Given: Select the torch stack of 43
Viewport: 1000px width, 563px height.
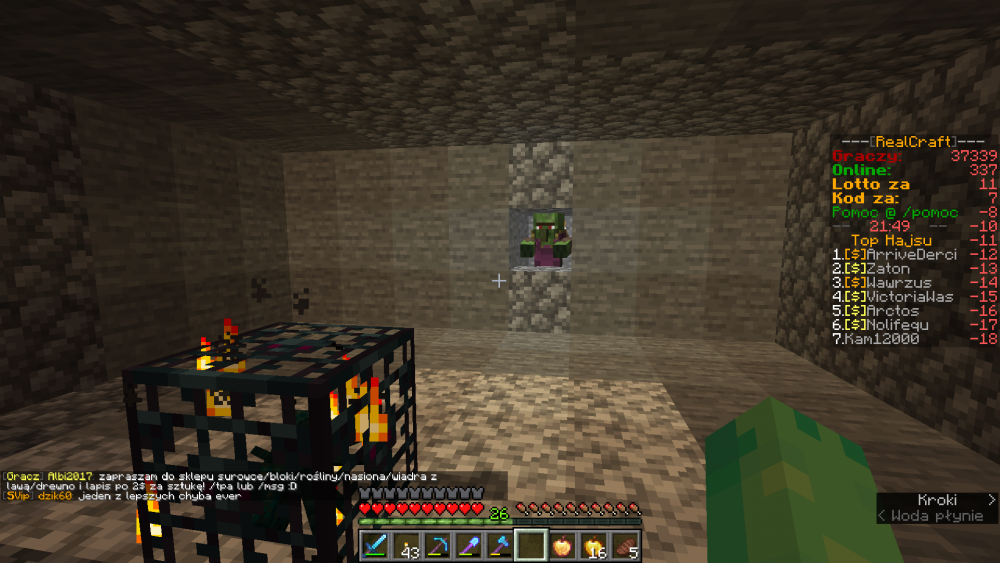Looking at the screenshot, I should coord(406,545).
